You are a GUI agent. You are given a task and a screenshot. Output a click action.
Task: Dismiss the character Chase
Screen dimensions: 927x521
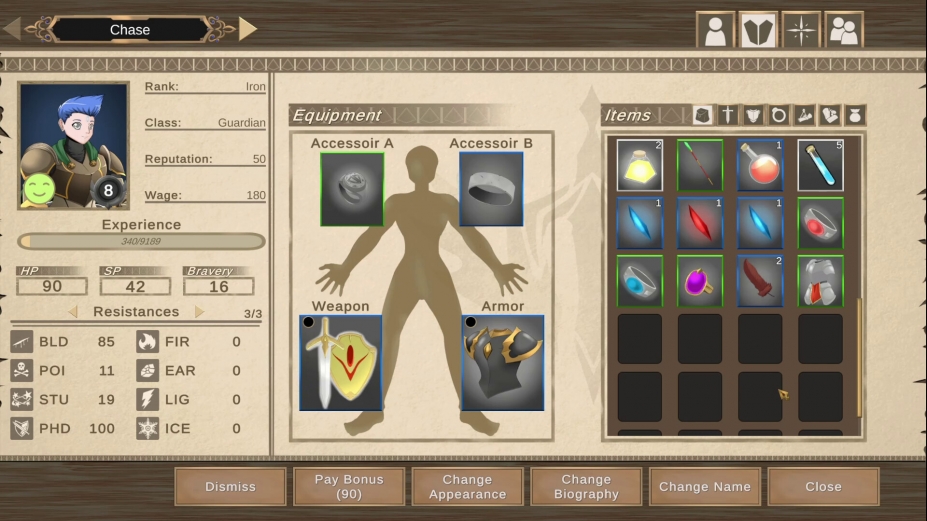click(x=230, y=487)
